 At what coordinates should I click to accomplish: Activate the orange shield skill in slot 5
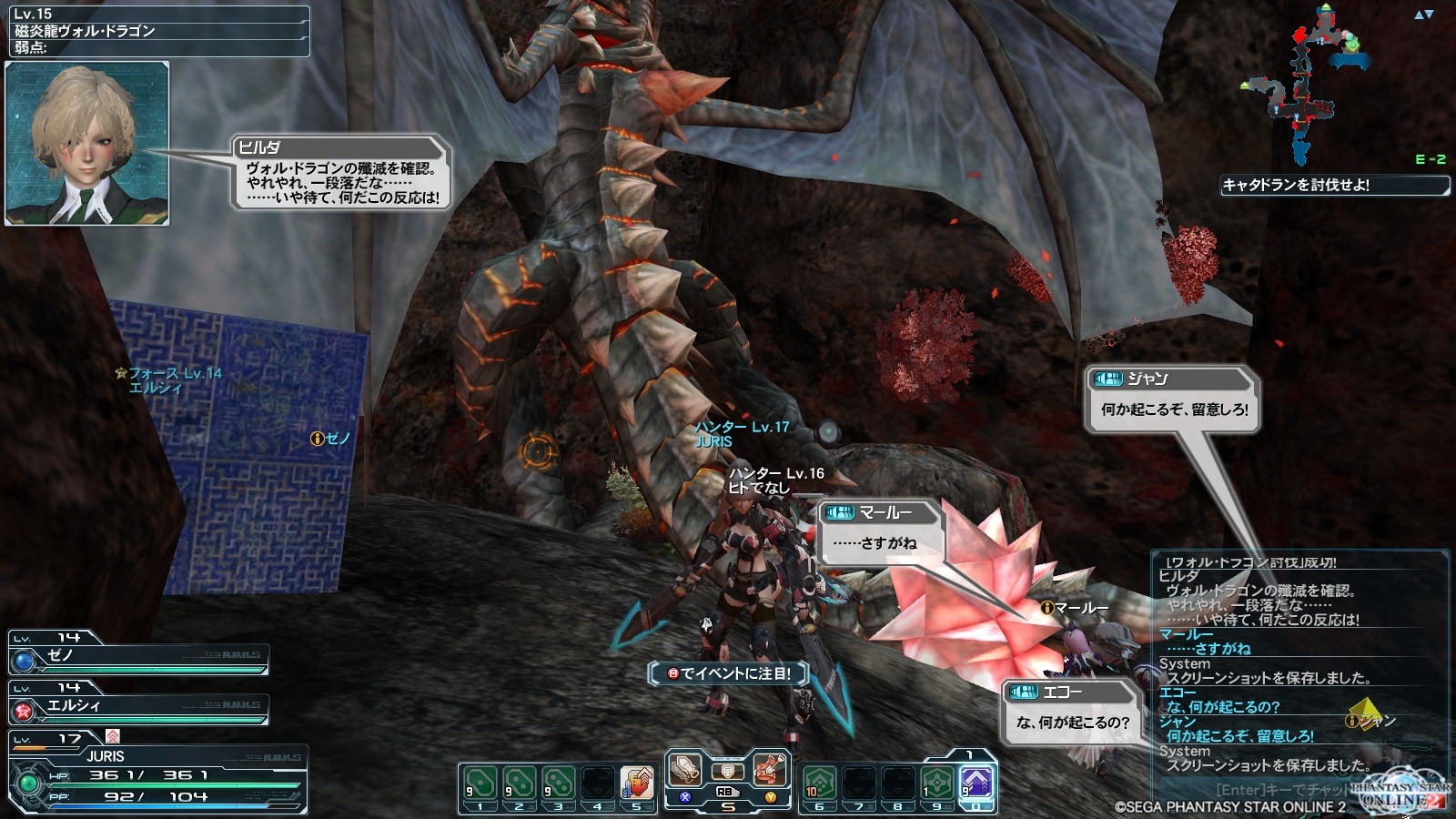click(x=637, y=784)
